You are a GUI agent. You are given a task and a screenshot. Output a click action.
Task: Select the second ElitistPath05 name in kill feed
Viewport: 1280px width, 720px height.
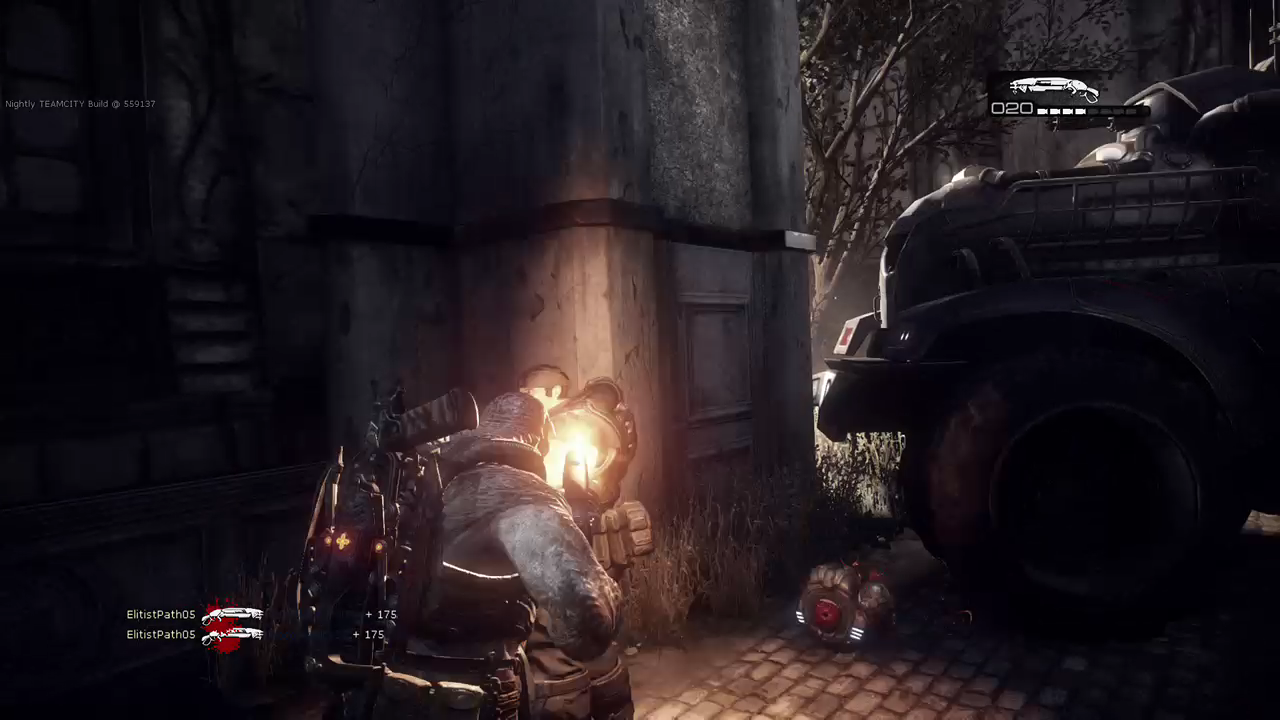(160, 634)
